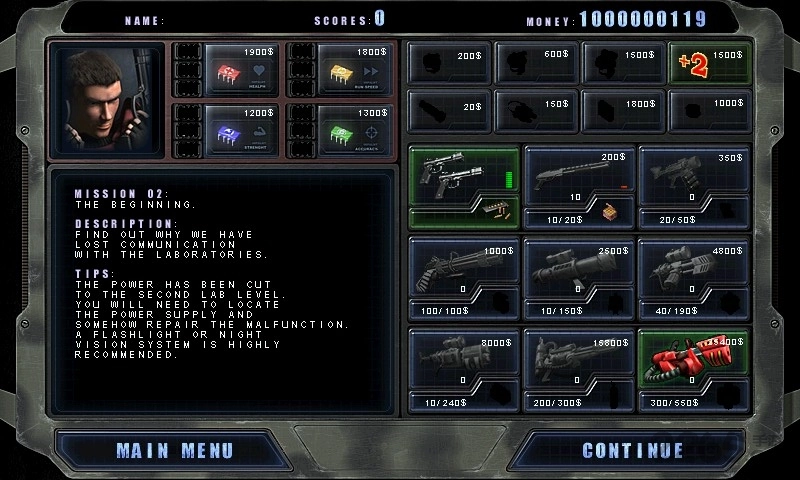Screen dimensions: 800x480
Task: Buy the blue Strength implant chip
Action: pos(227,128)
